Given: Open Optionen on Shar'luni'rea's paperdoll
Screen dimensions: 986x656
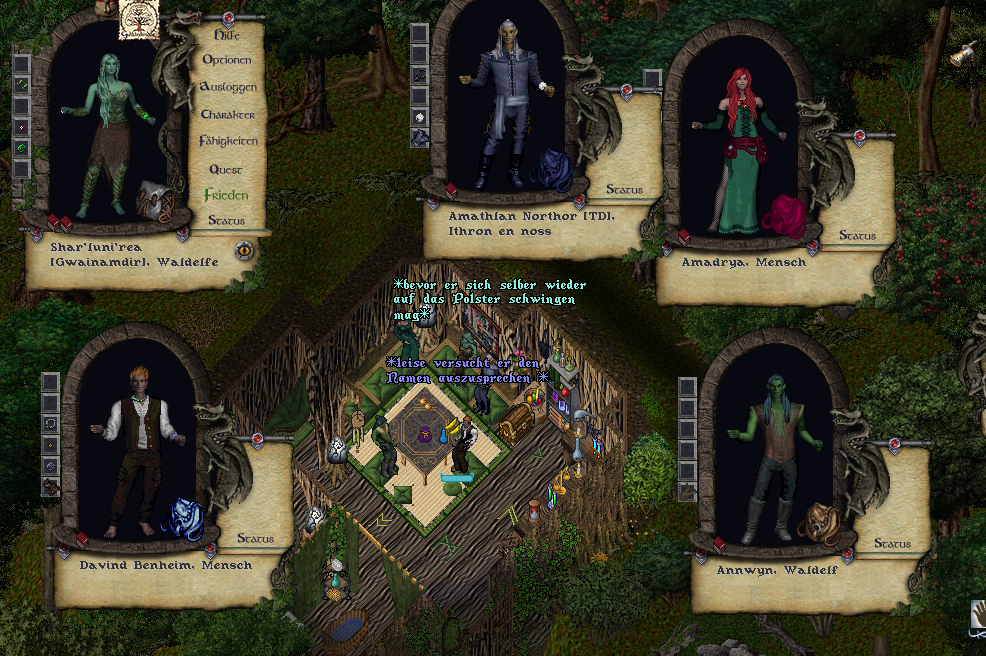Looking at the screenshot, I should pos(227,60).
